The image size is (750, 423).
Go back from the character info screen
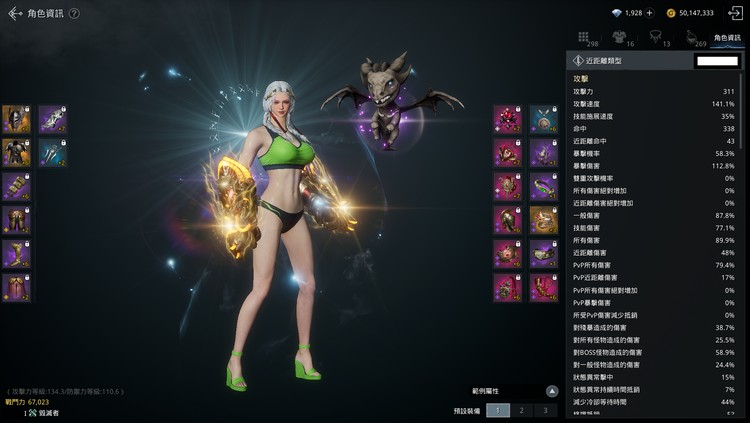[13, 13]
